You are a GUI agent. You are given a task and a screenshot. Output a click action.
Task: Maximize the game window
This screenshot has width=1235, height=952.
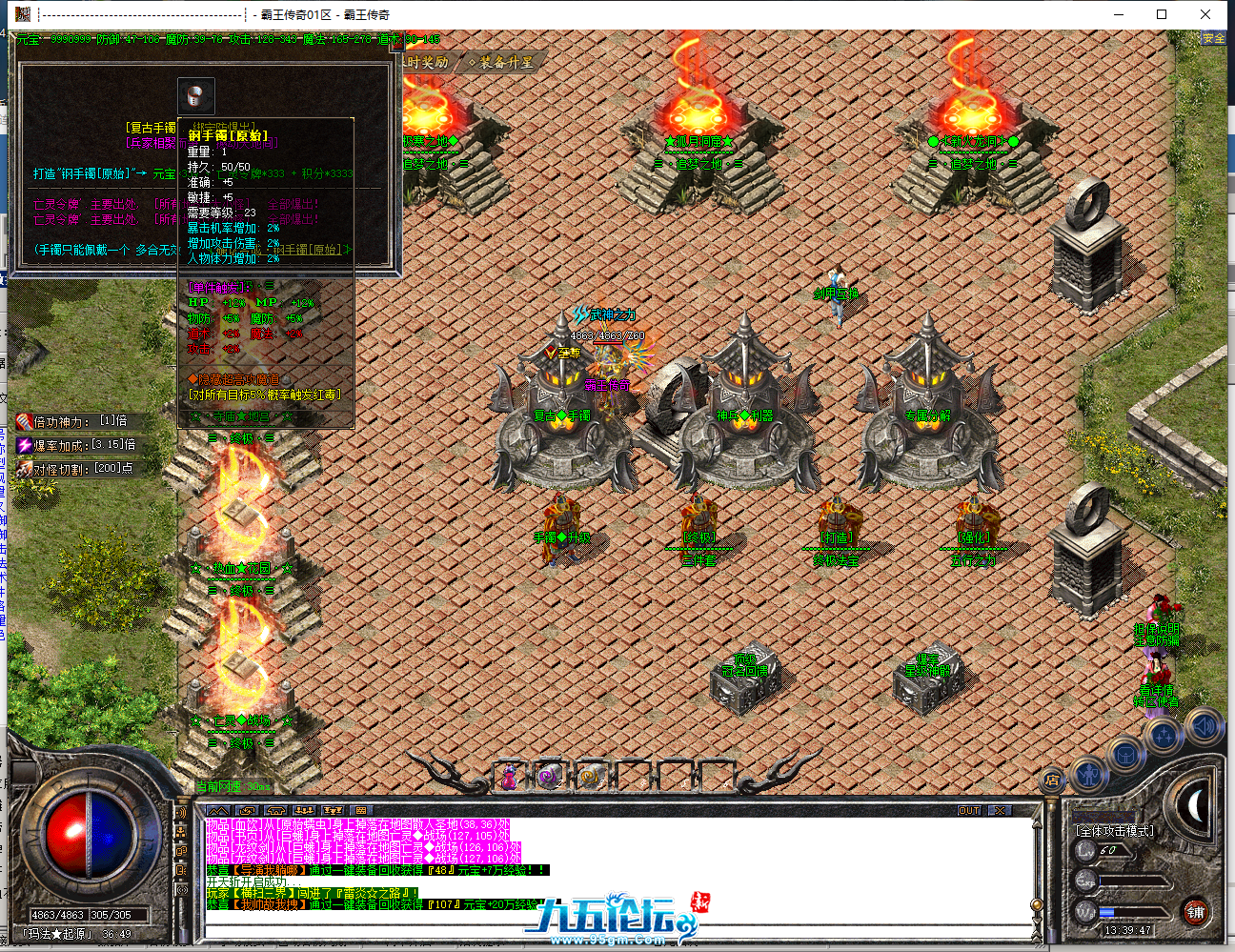[1162, 14]
